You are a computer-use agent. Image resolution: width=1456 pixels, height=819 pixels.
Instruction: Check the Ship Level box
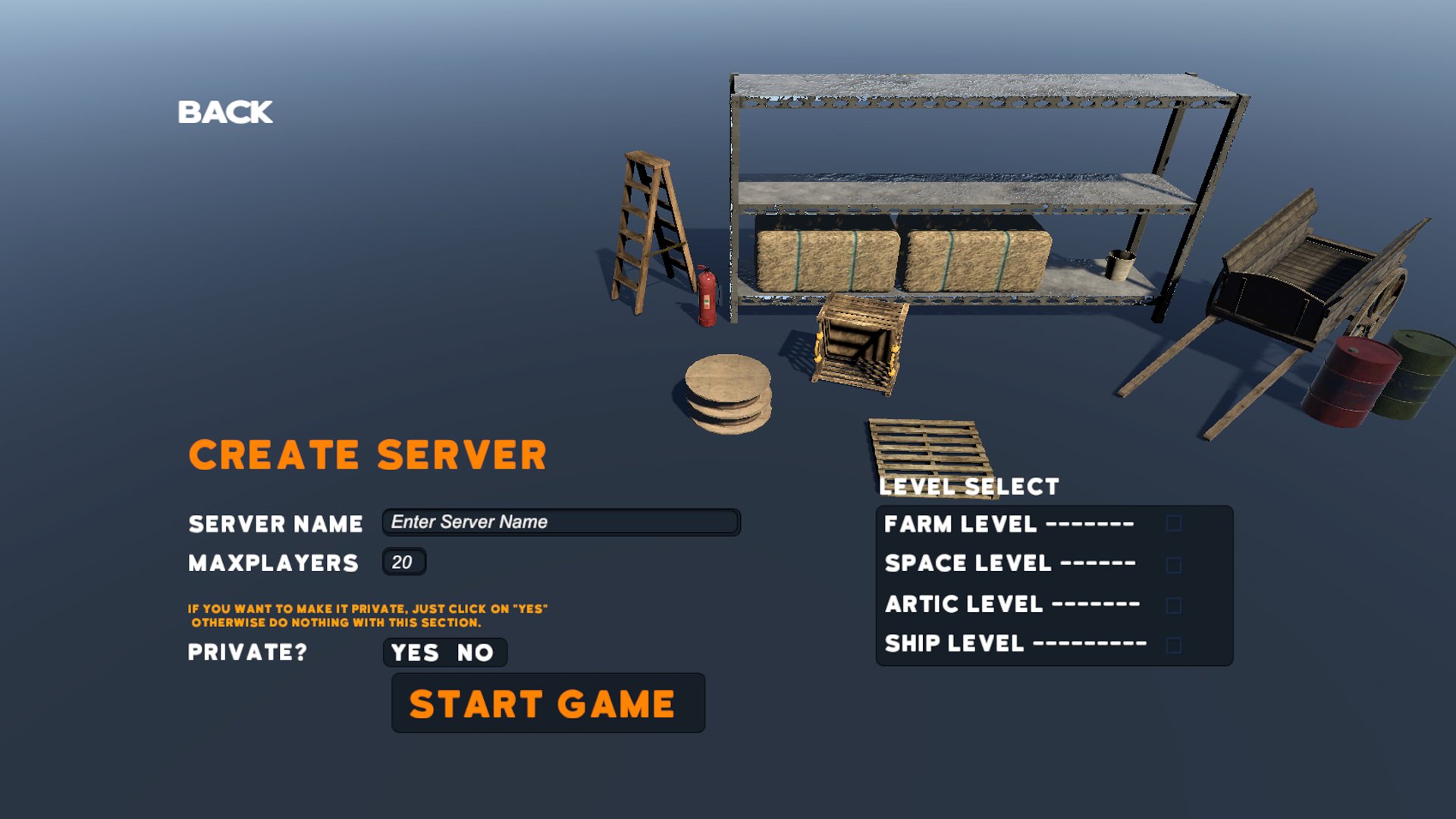point(1175,644)
